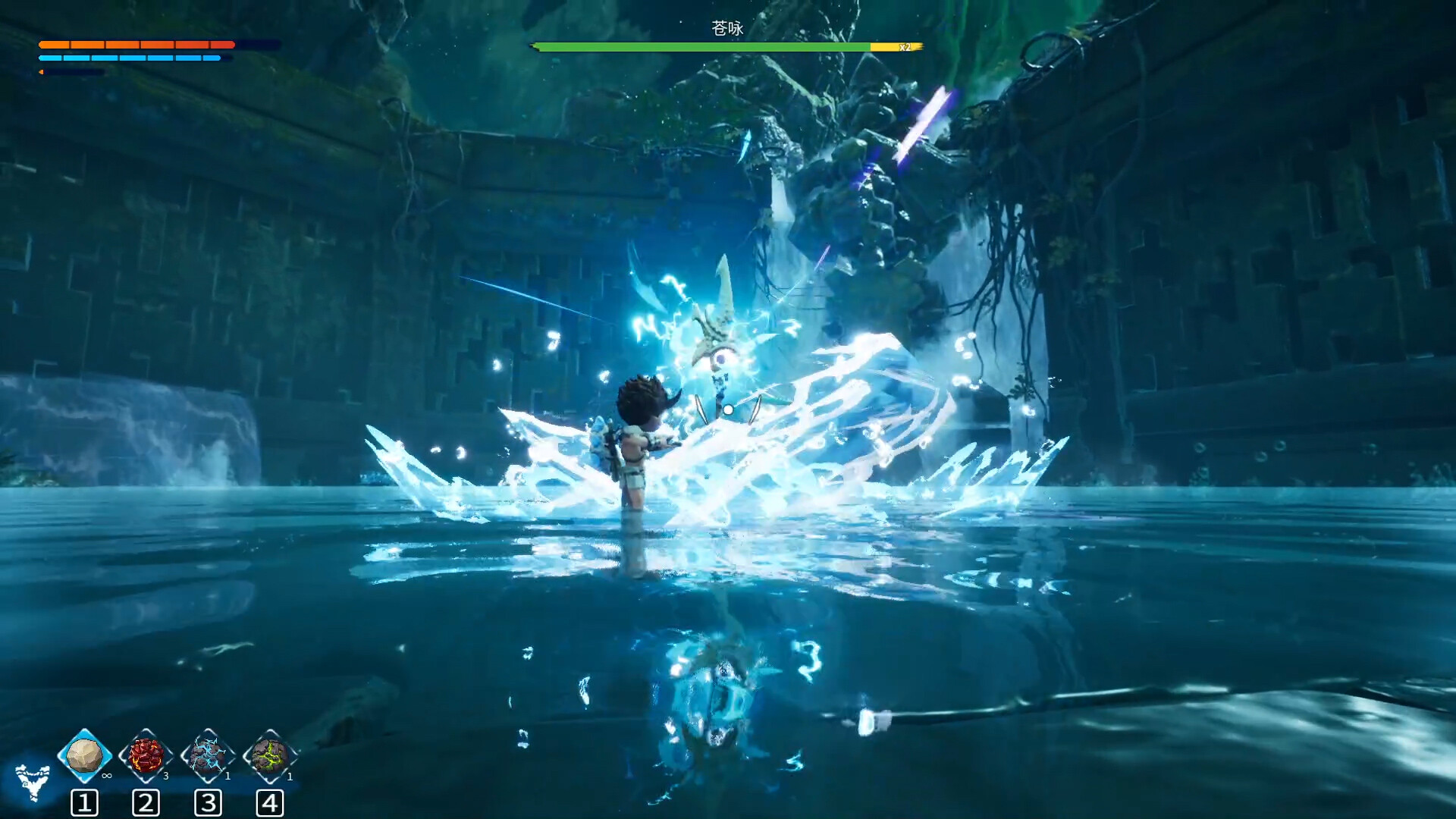Click the infinity symbol beside the stone ammo
The image size is (1456, 819).
pos(106,776)
